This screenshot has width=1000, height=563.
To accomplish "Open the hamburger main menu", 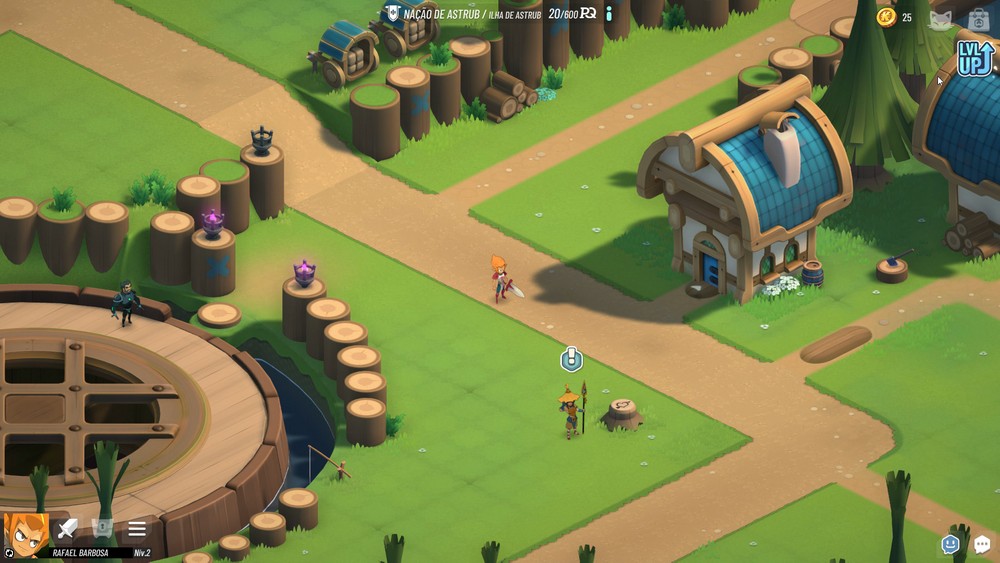I will click(x=137, y=529).
